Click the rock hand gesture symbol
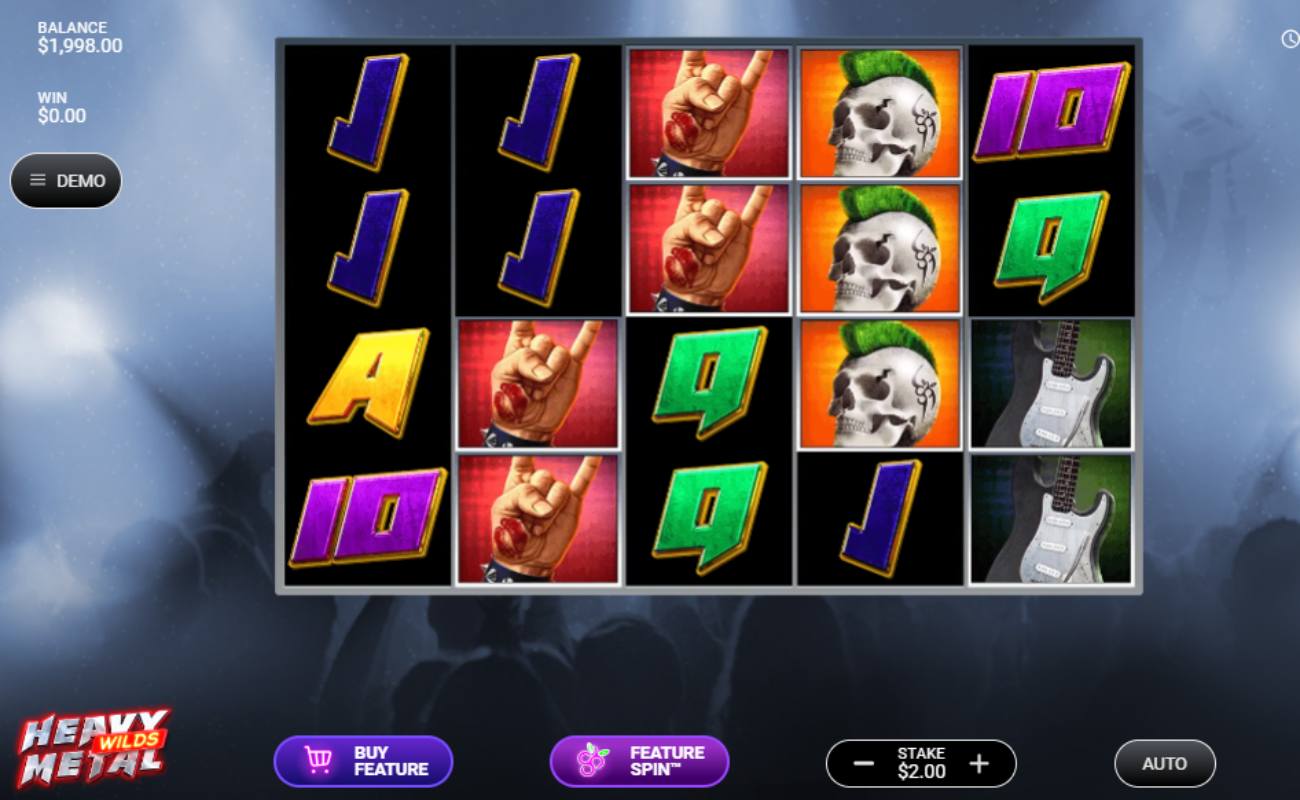The width and height of the screenshot is (1300, 800). (708, 112)
